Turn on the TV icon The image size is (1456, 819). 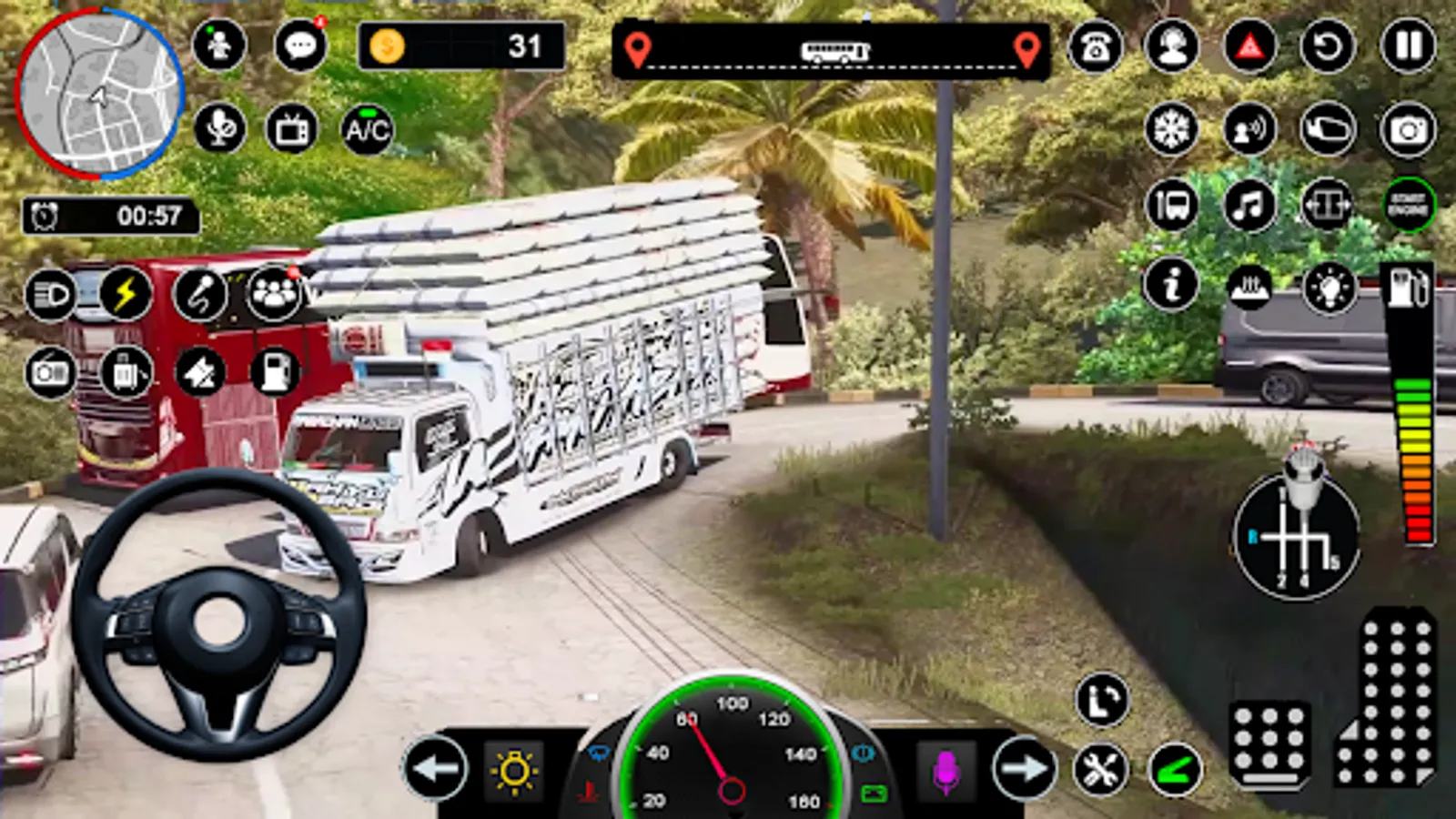(x=291, y=129)
